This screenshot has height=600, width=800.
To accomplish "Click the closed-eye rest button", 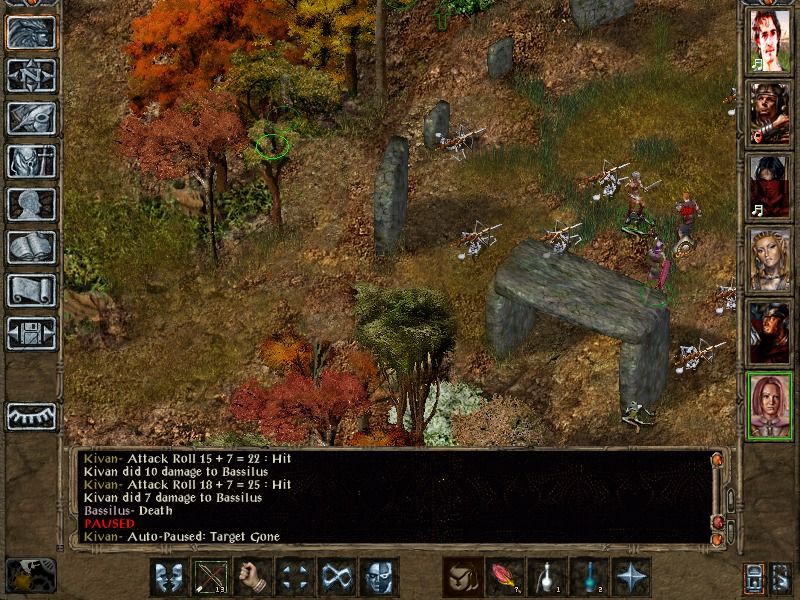I will 31,415.
